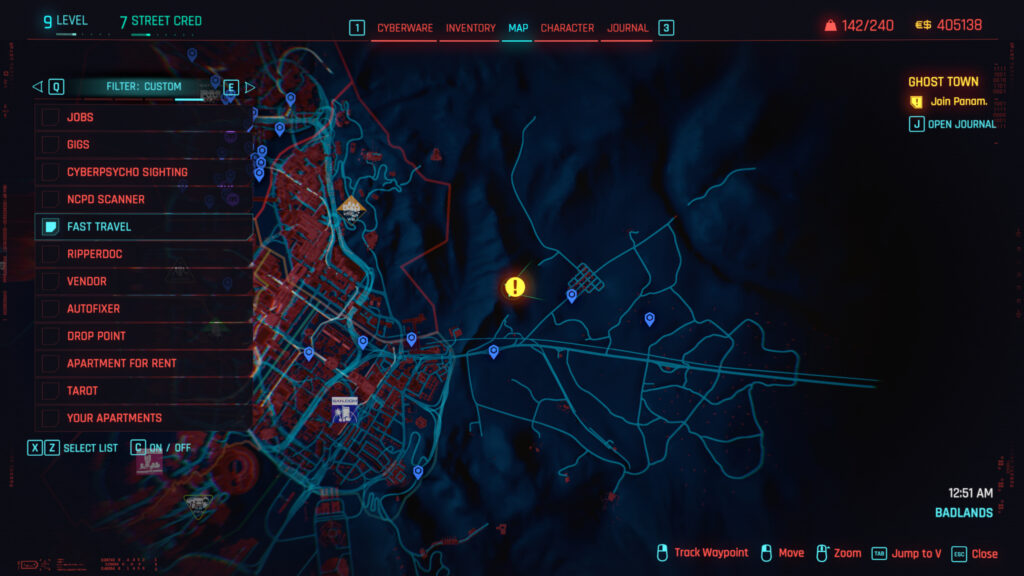Select the Map tab

pyautogui.click(x=518, y=28)
